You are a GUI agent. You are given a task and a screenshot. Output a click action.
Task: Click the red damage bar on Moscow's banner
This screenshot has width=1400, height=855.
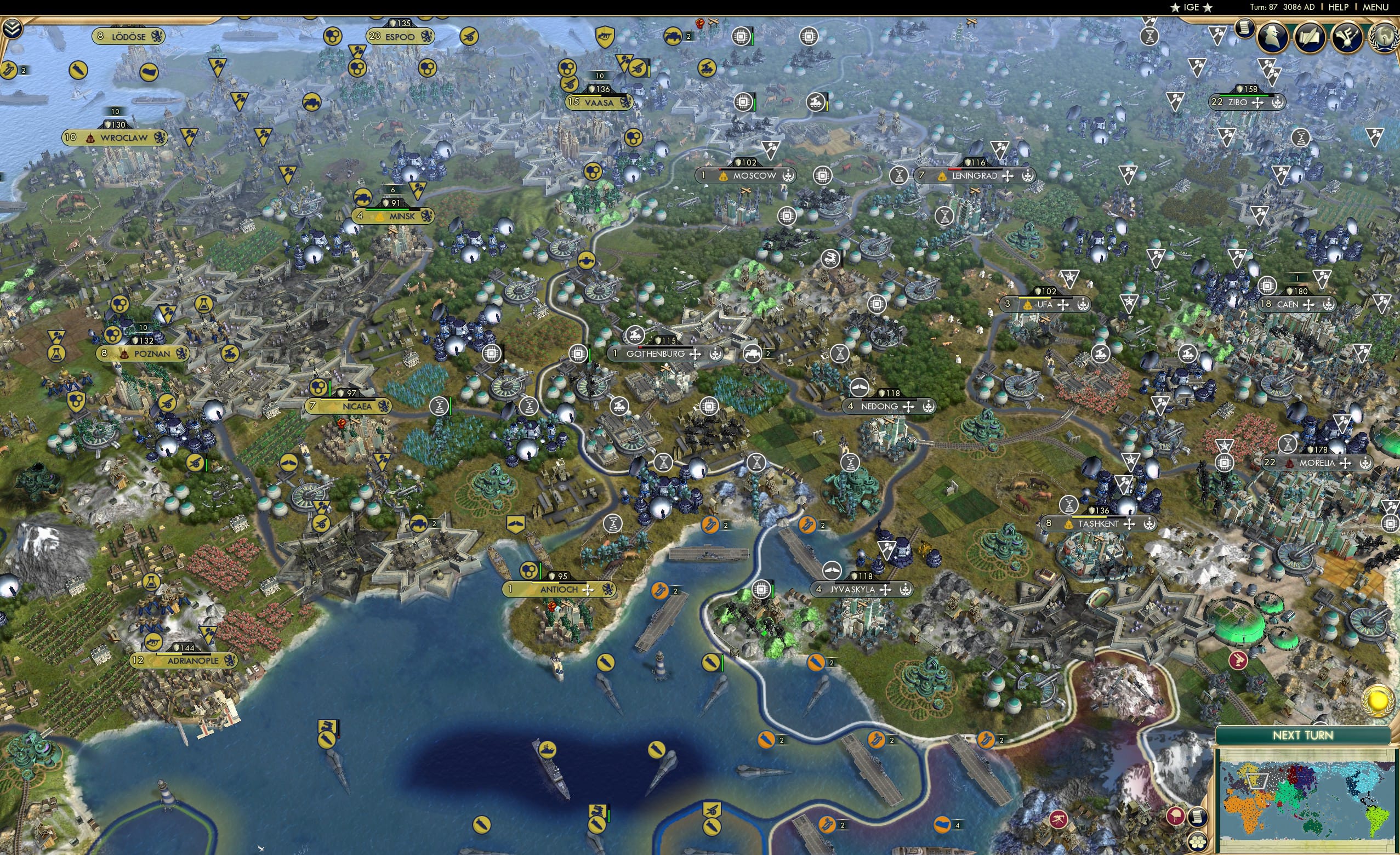tap(720, 170)
